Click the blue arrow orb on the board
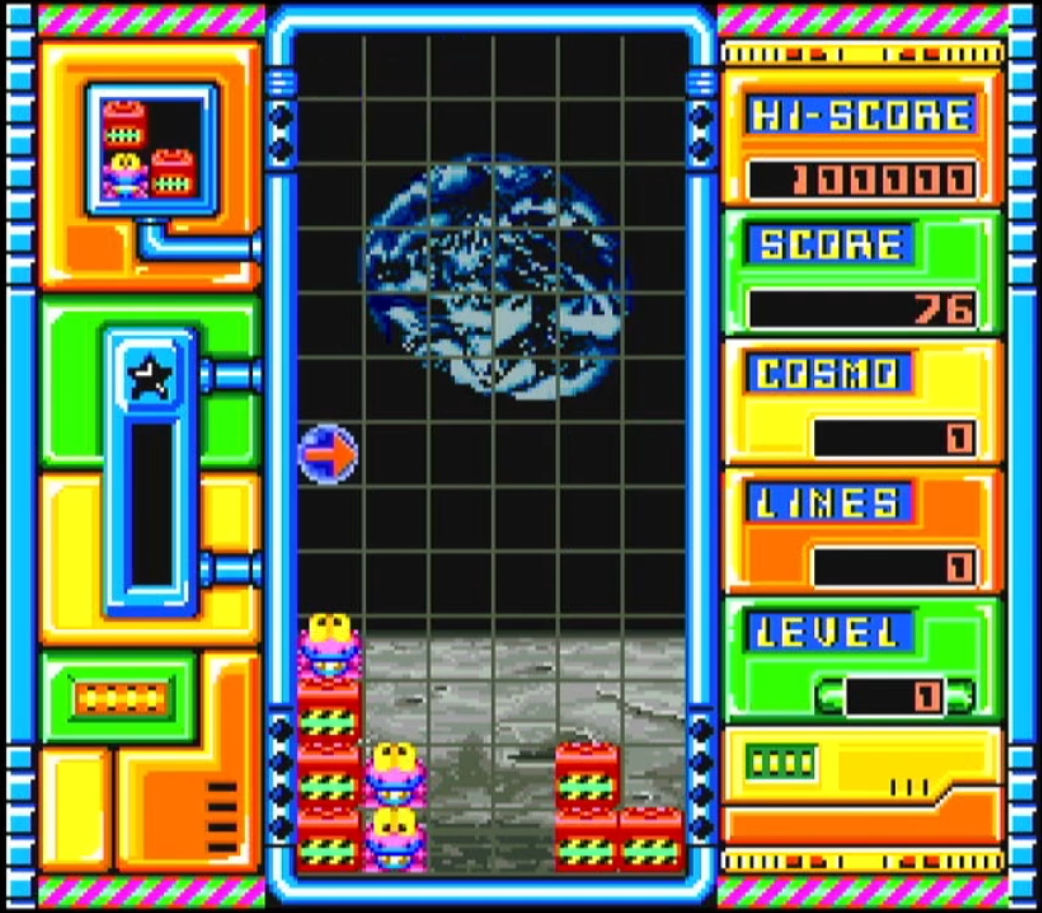 (328, 455)
